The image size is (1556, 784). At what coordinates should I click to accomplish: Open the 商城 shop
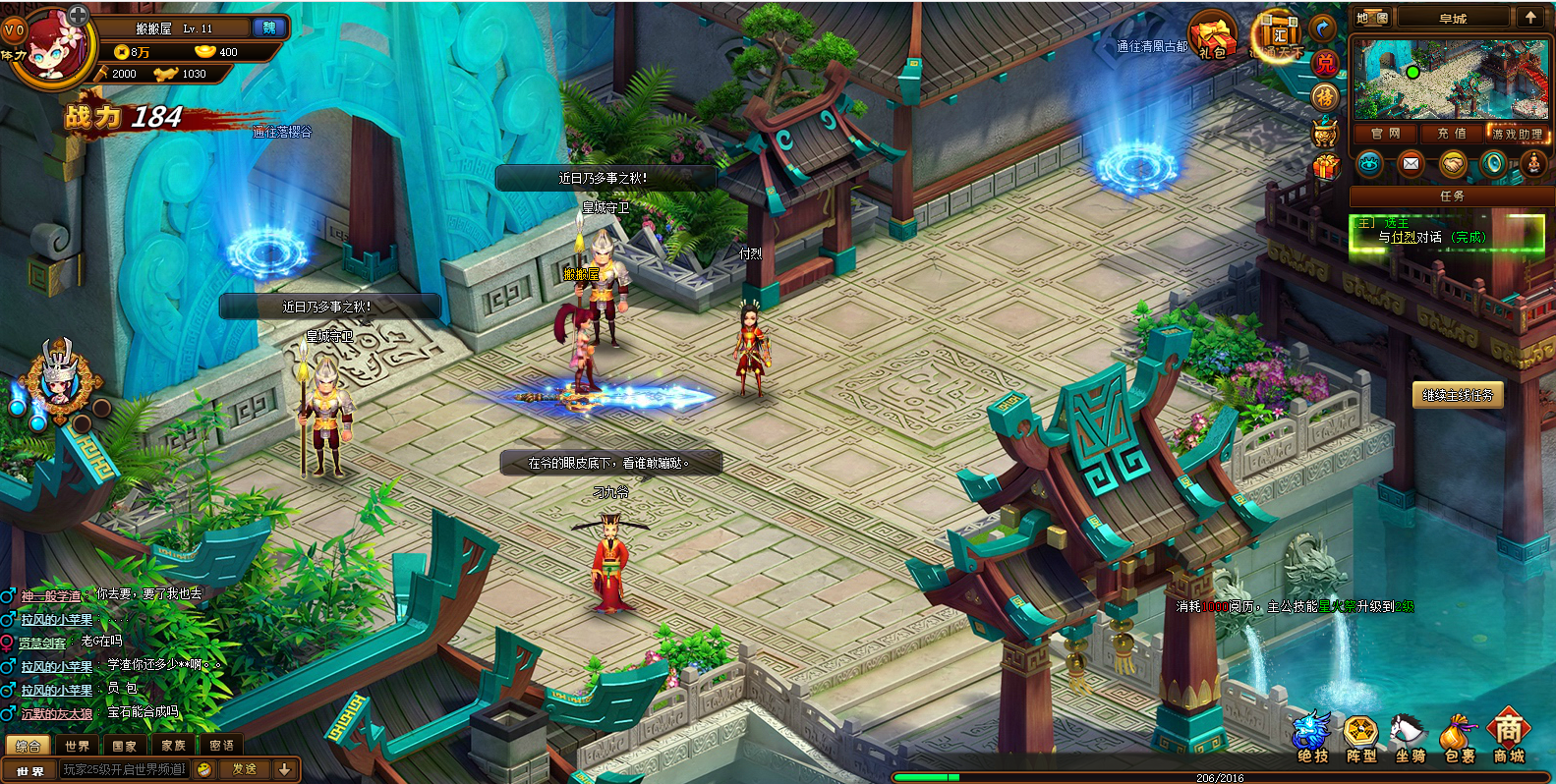tap(1509, 739)
